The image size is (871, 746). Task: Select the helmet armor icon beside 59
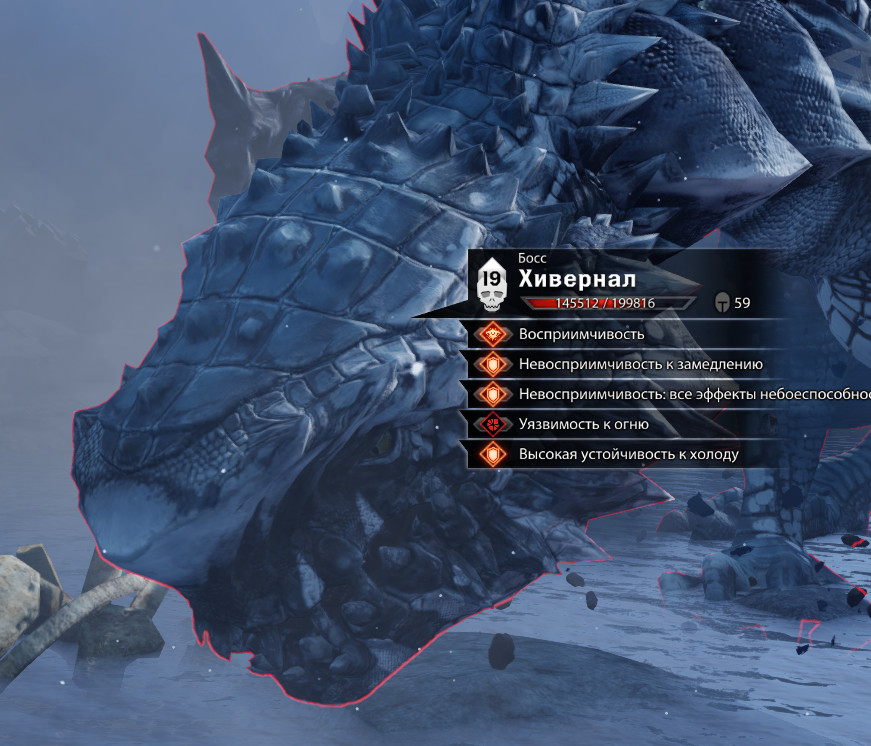(x=721, y=303)
